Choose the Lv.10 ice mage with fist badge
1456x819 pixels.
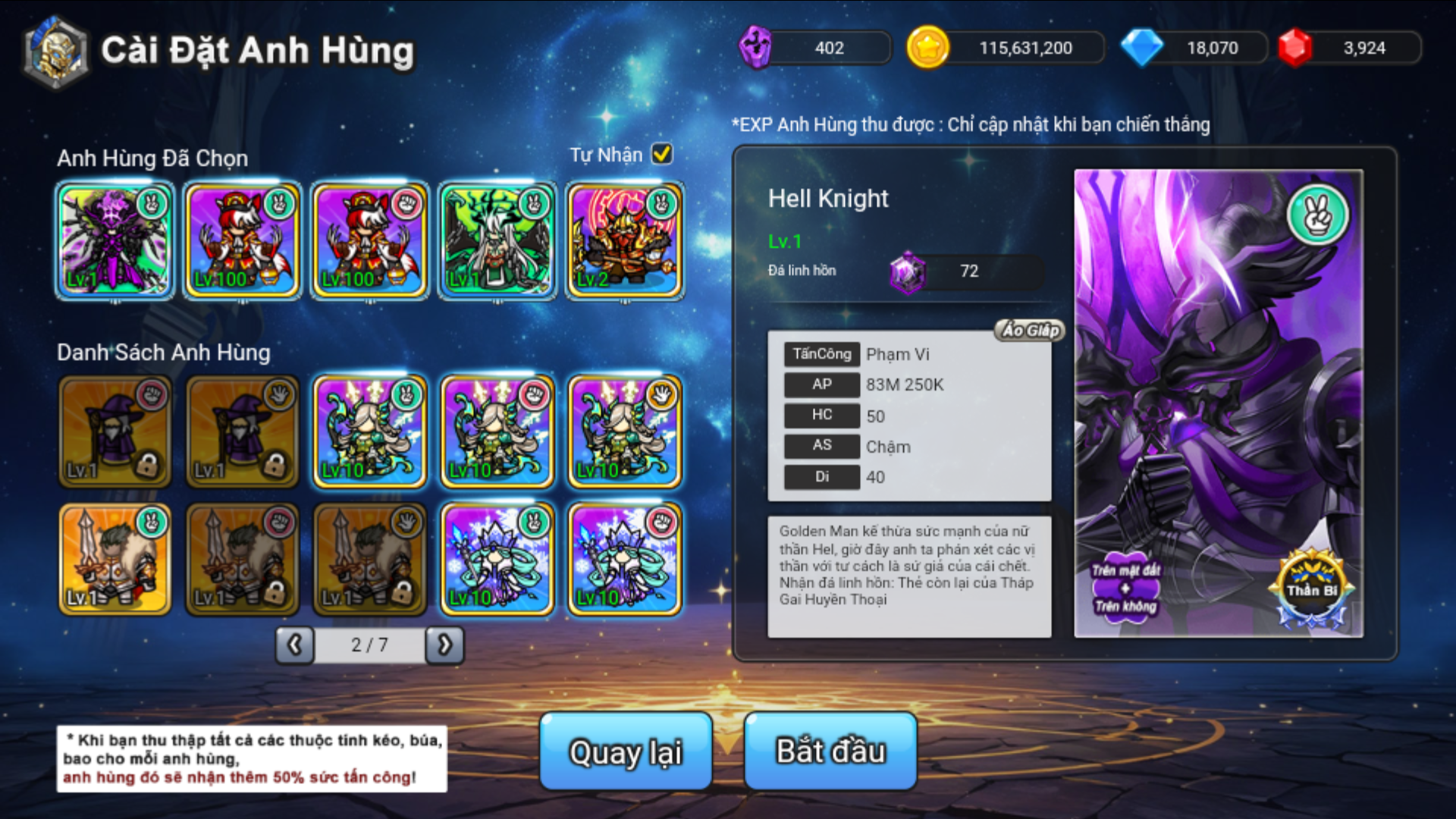pyautogui.click(x=624, y=558)
